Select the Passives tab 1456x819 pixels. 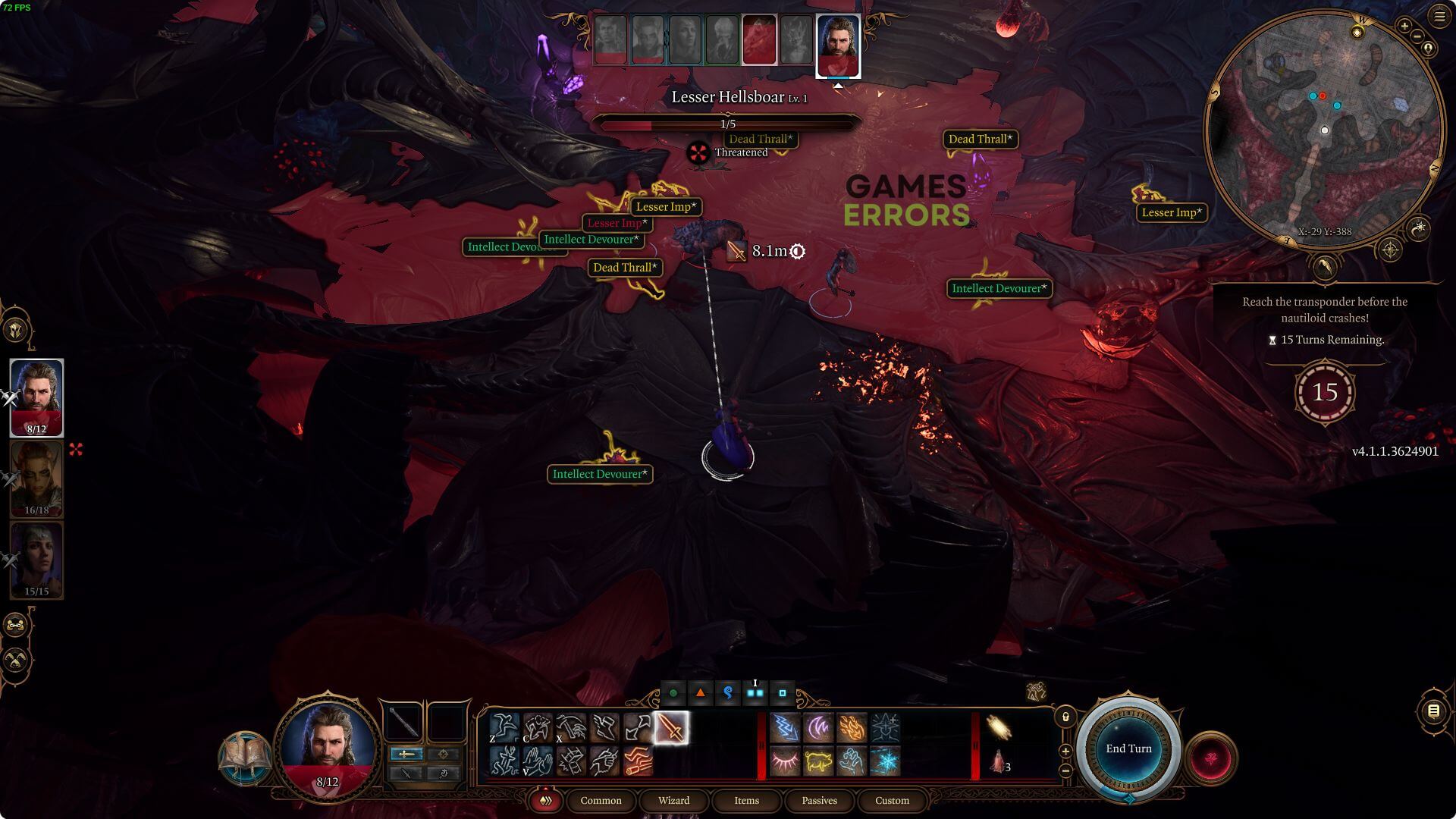click(x=819, y=801)
